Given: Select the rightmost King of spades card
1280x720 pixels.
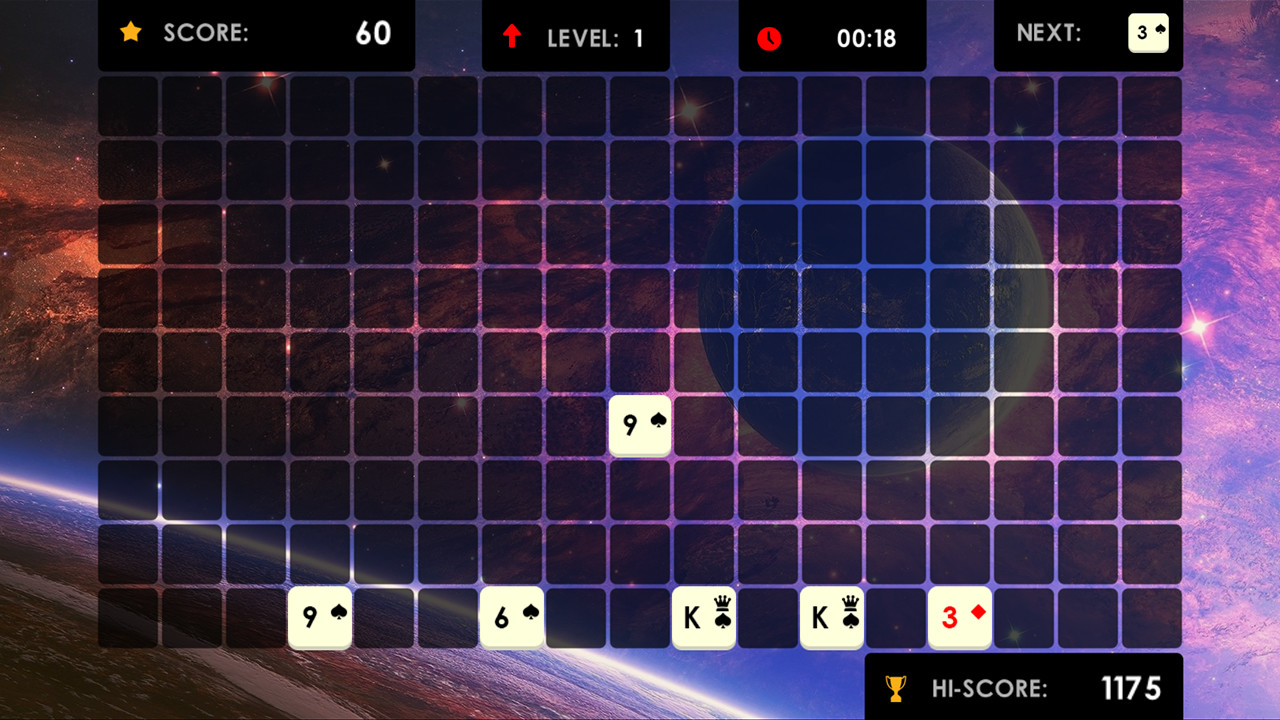Looking at the screenshot, I should [x=832, y=617].
